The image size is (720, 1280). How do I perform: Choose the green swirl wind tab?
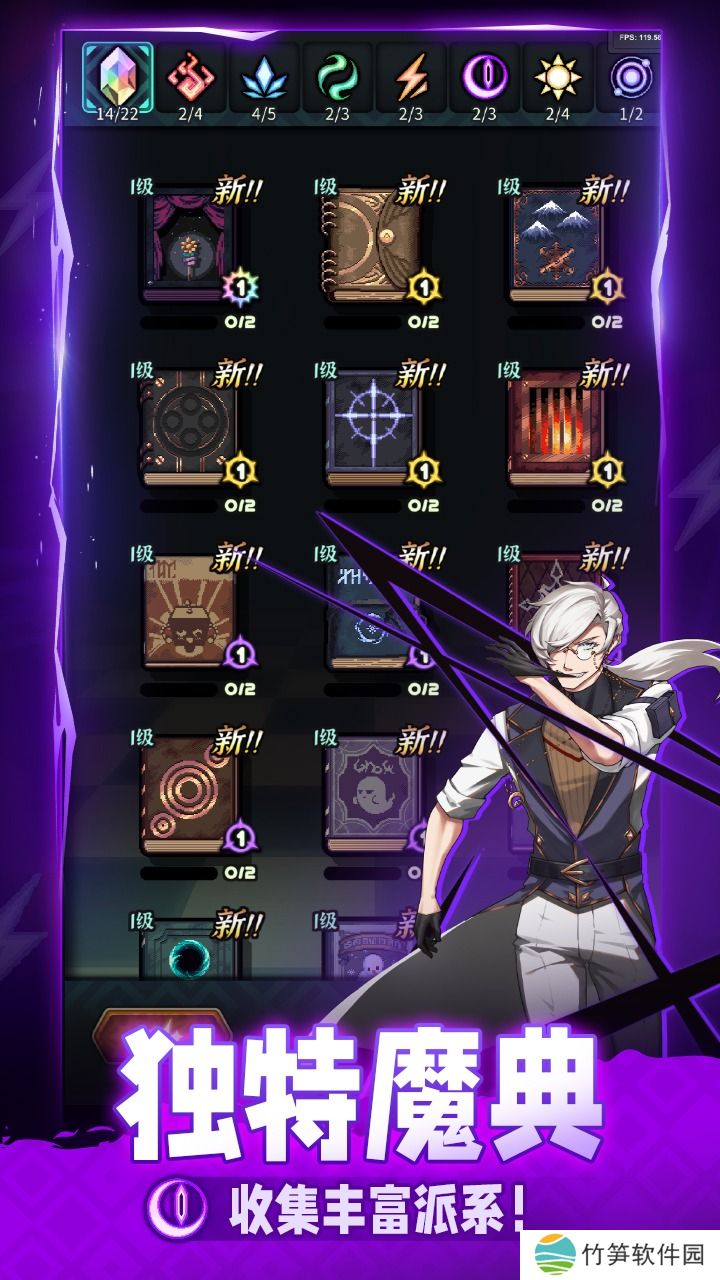[337, 77]
